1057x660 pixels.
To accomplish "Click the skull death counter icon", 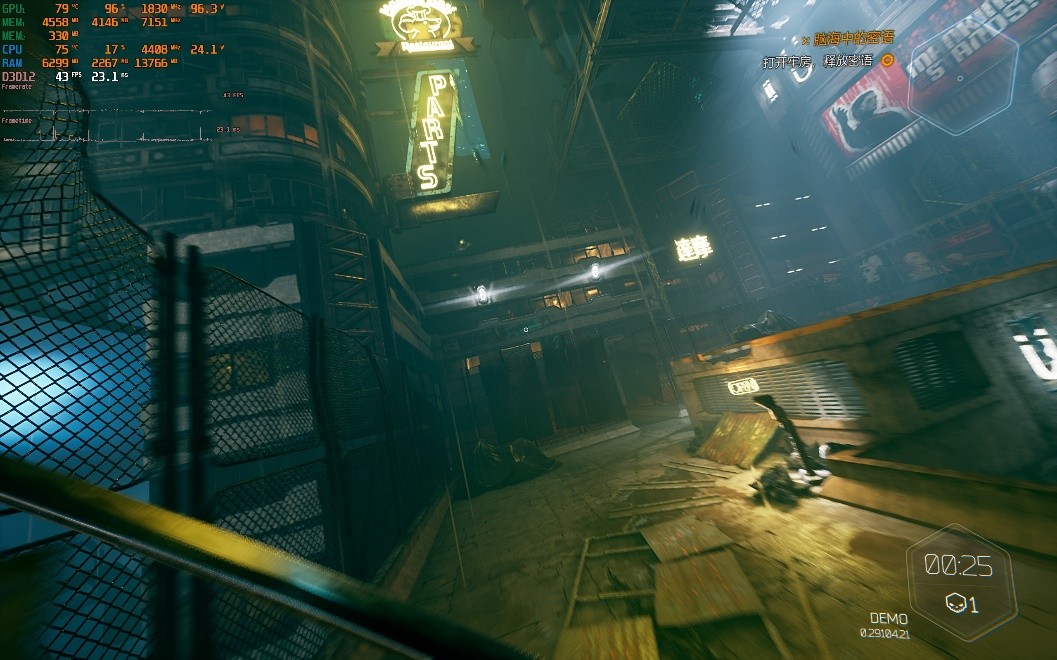I will [x=955, y=603].
